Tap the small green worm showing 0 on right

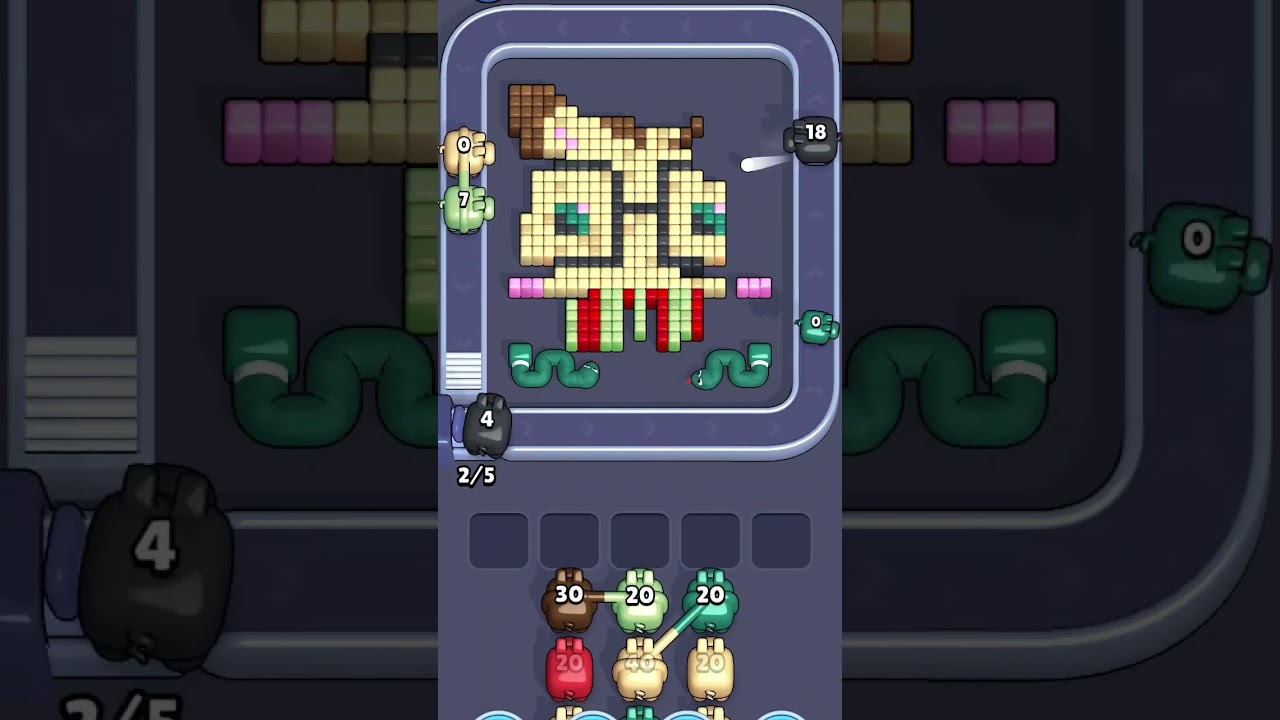[817, 323]
